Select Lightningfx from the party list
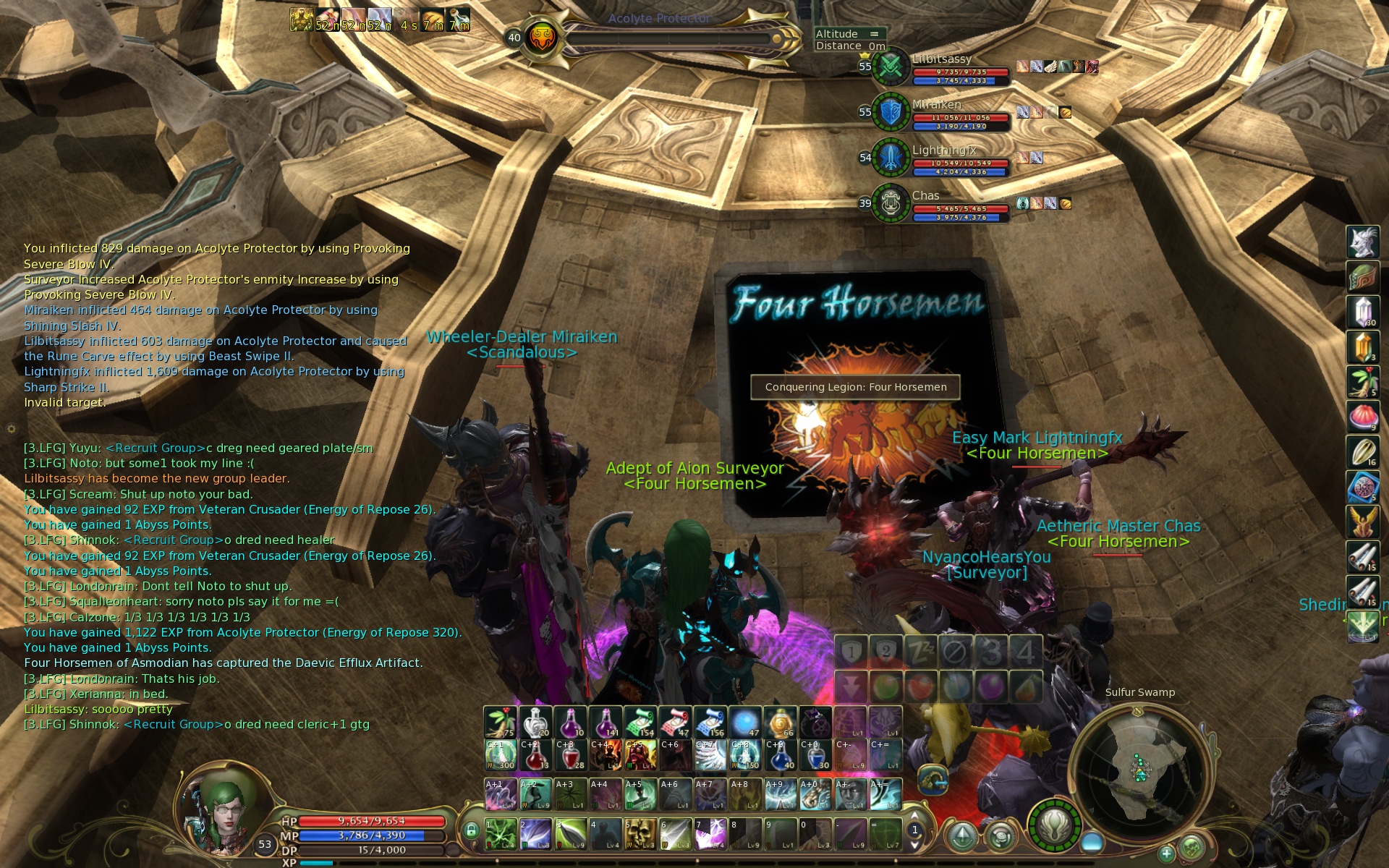This screenshot has width=1389, height=868. [x=891, y=157]
